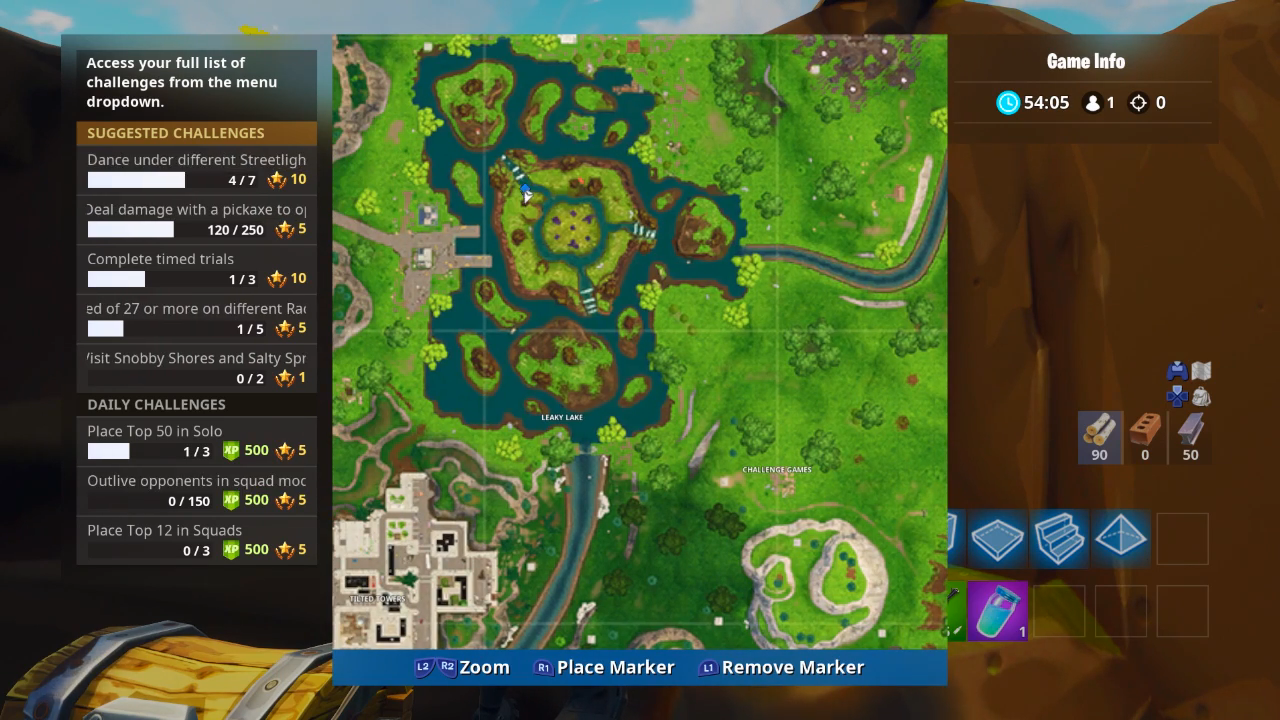View the Place Top 12 in Squads challenge
Image resolution: width=1280 pixels, height=720 pixels.
tap(196, 540)
